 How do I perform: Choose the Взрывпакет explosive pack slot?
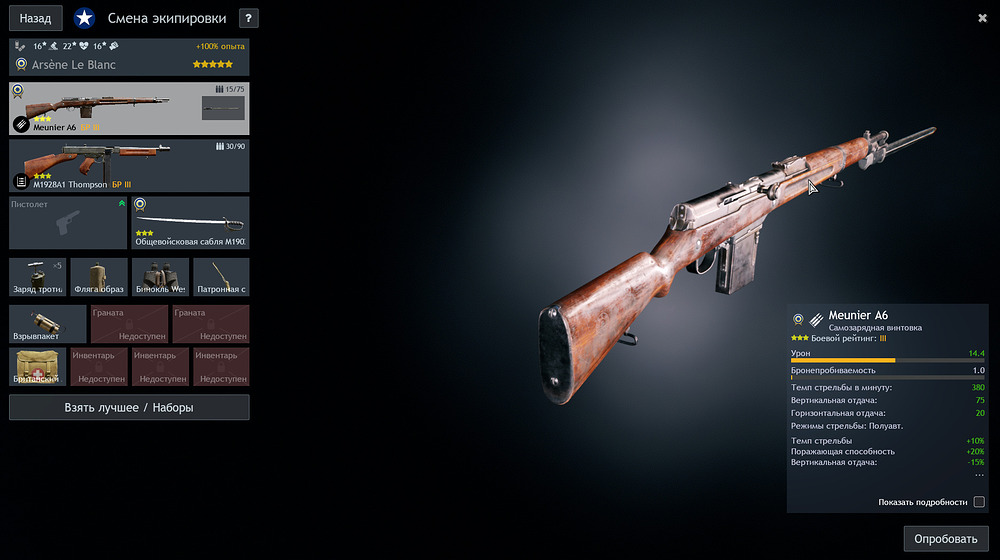[x=48, y=324]
